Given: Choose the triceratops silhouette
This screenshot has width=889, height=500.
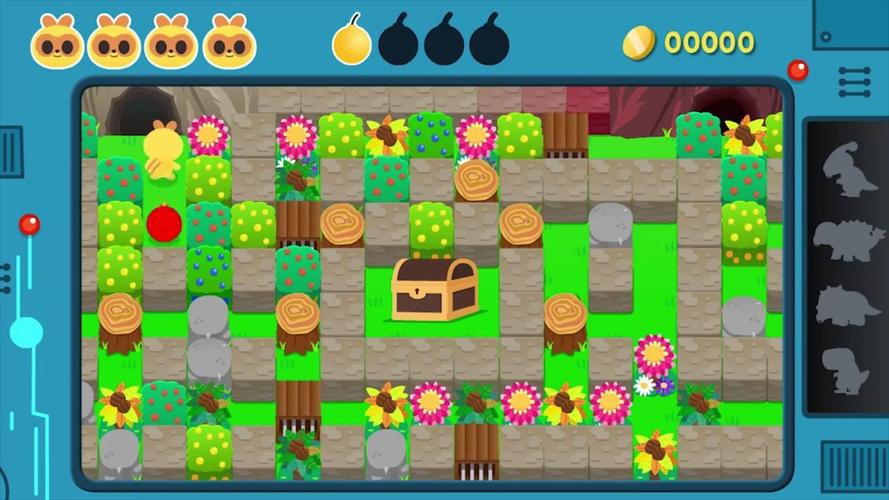Looking at the screenshot, I should [848, 304].
